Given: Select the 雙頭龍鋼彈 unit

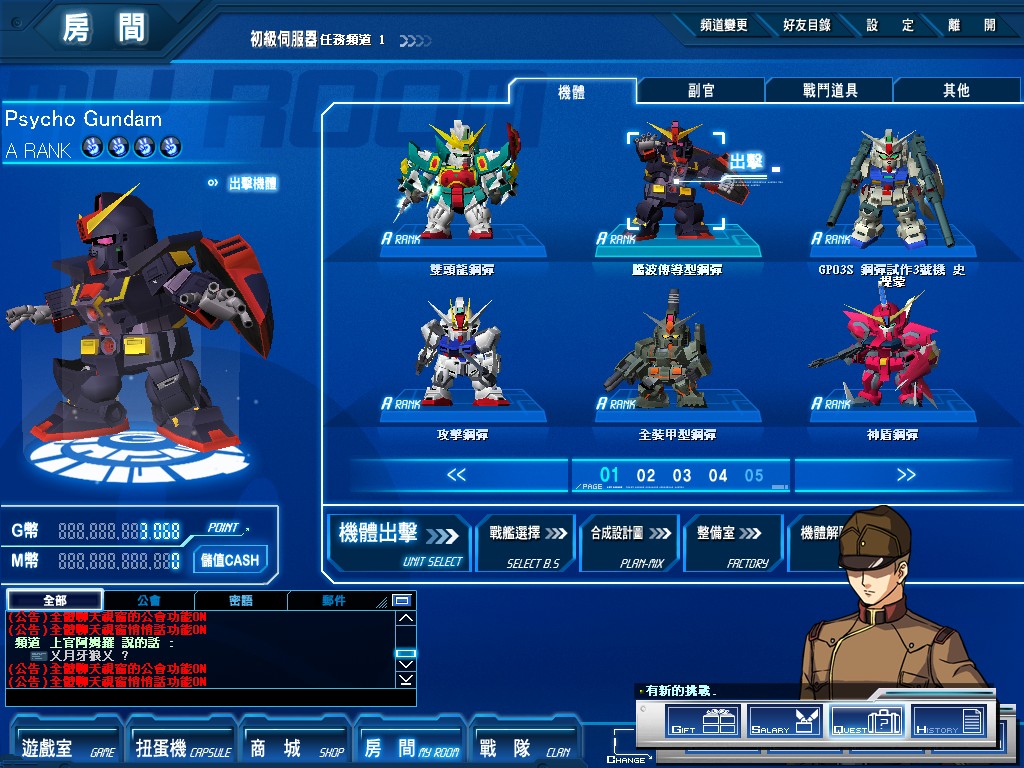Looking at the screenshot, I should click(x=461, y=190).
